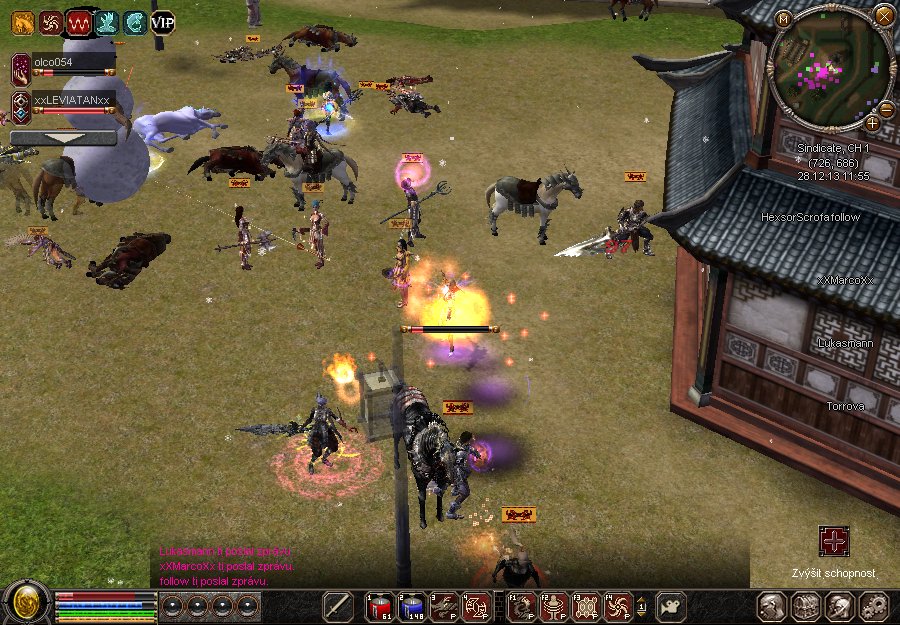Zoom out the minimap with the minus button
The height and width of the screenshot is (625, 900).
coord(885,109)
